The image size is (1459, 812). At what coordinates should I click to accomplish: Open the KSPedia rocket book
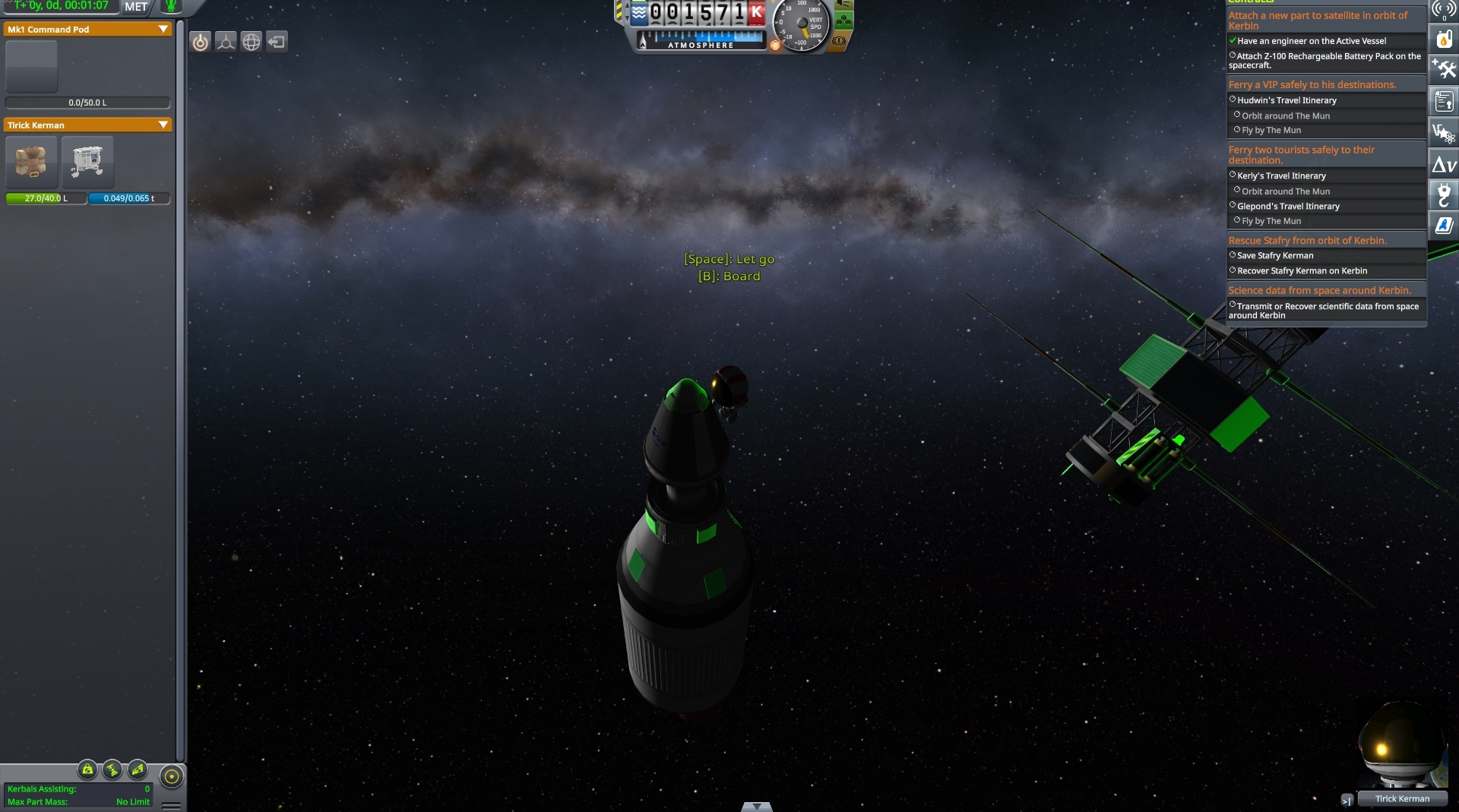[1444, 225]
